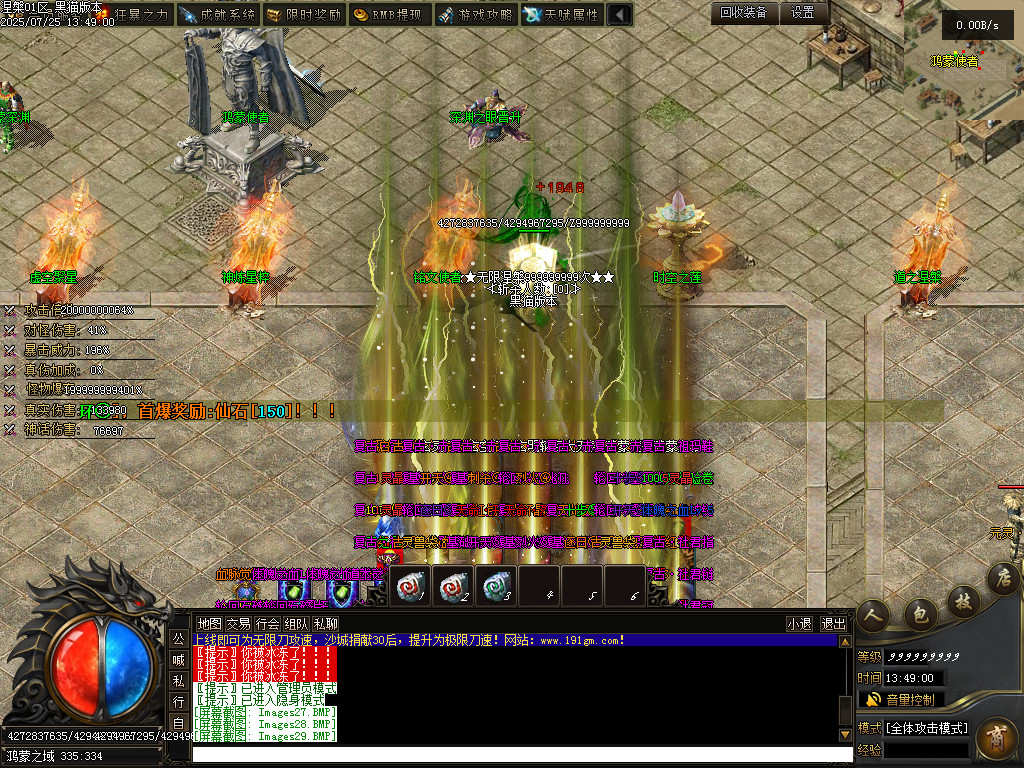Open the 游戏攻略 game guide

[476, 15]
